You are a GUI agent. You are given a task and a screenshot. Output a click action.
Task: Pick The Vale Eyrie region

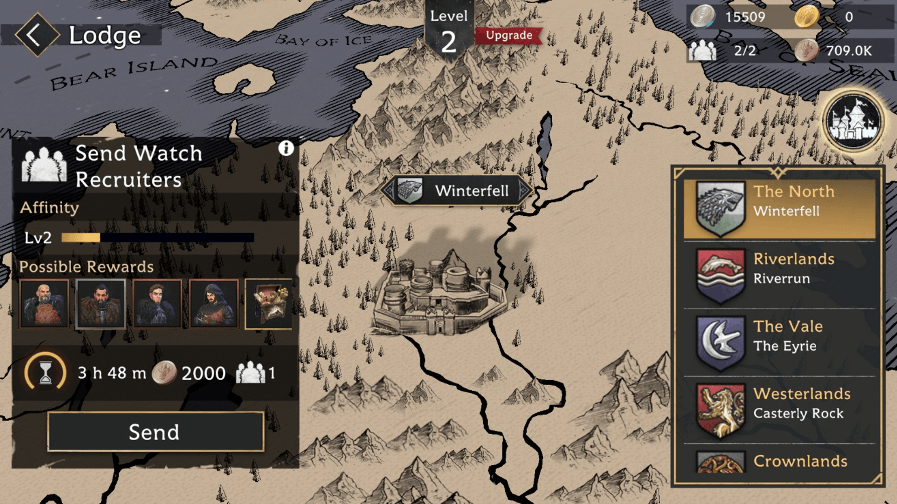pos(780,343)
